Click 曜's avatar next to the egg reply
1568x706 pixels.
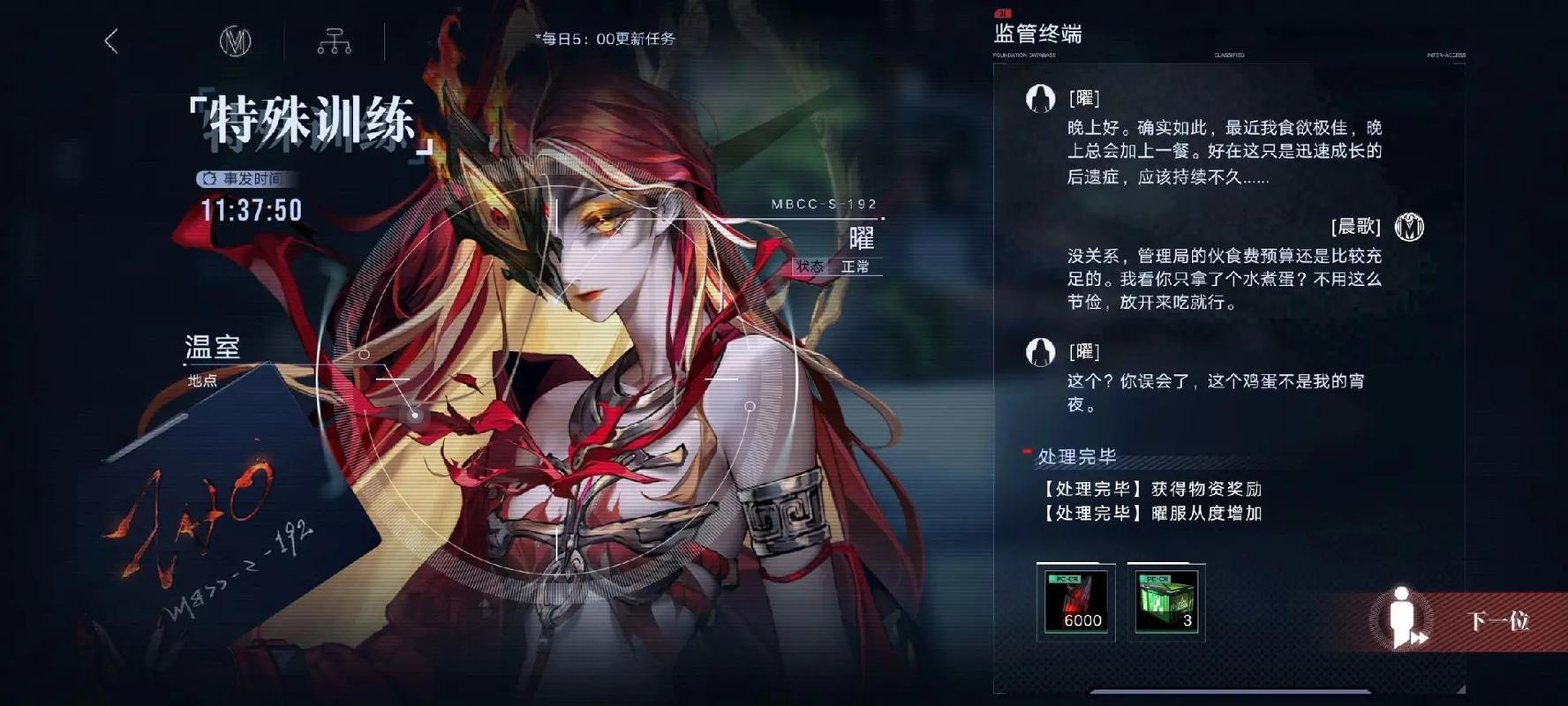(x=1040, y=353)
